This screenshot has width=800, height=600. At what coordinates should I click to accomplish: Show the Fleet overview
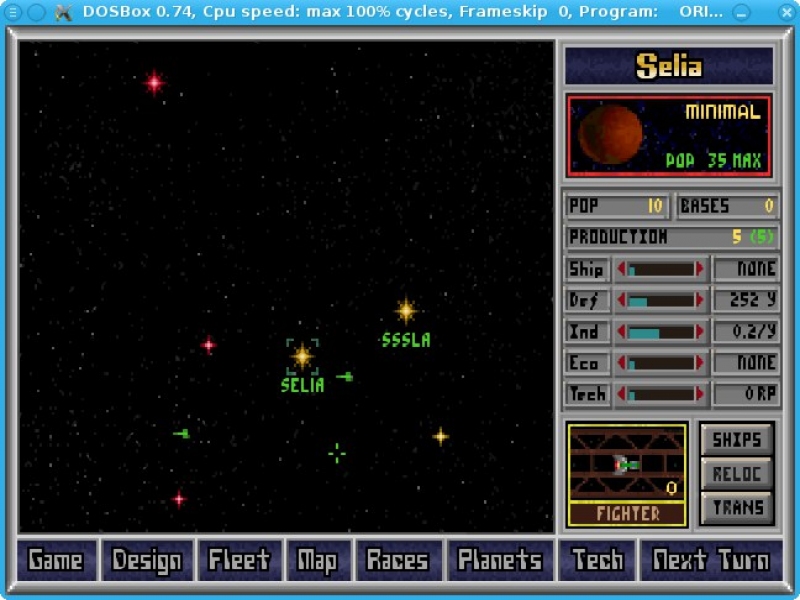tap(239, 561)
